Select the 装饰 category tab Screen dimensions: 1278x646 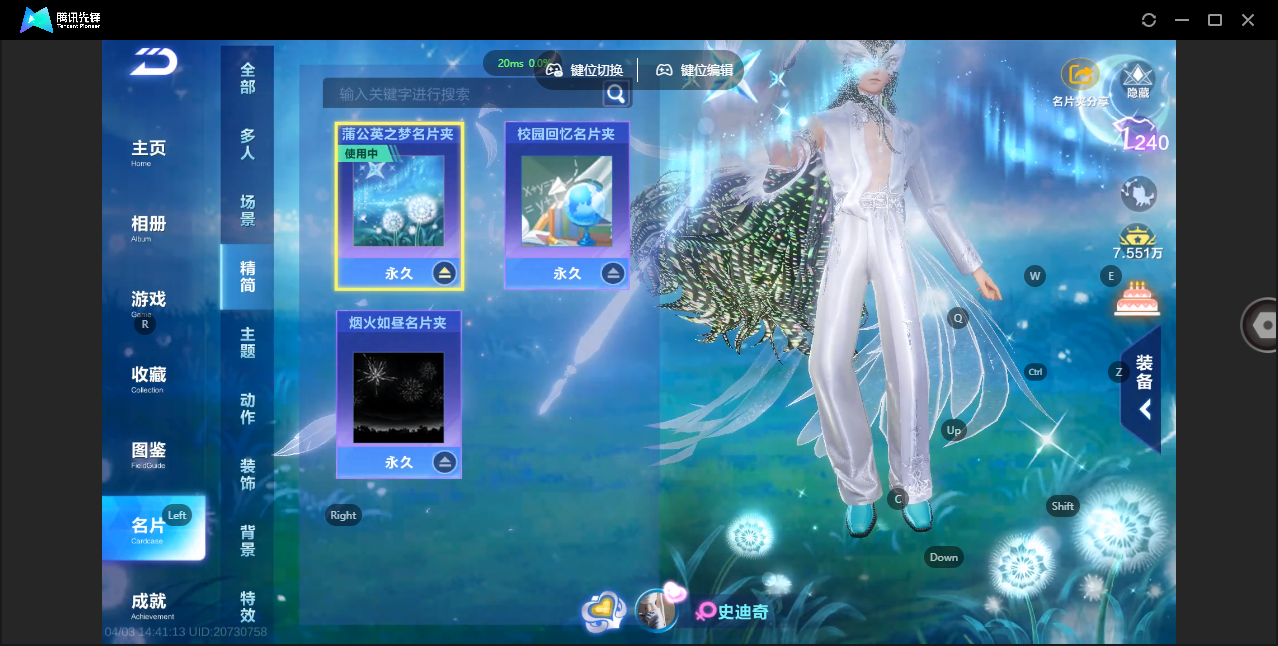pos(247,475)
